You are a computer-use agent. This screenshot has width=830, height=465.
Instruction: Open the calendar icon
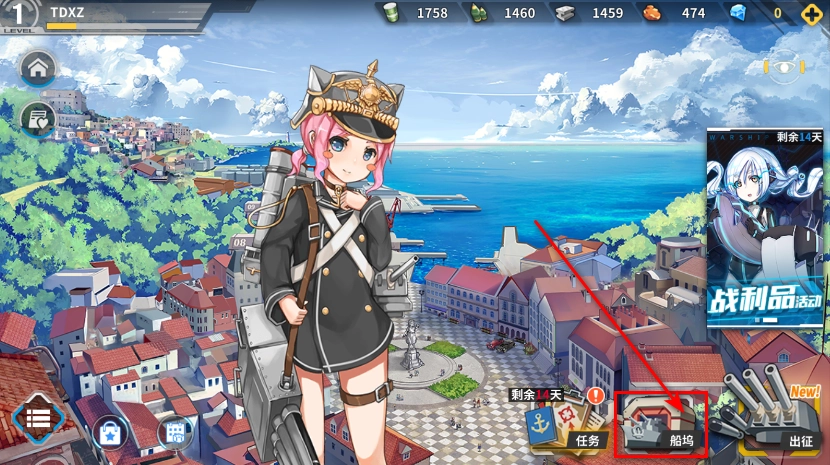pyautogui.click(x=174, y=433)
